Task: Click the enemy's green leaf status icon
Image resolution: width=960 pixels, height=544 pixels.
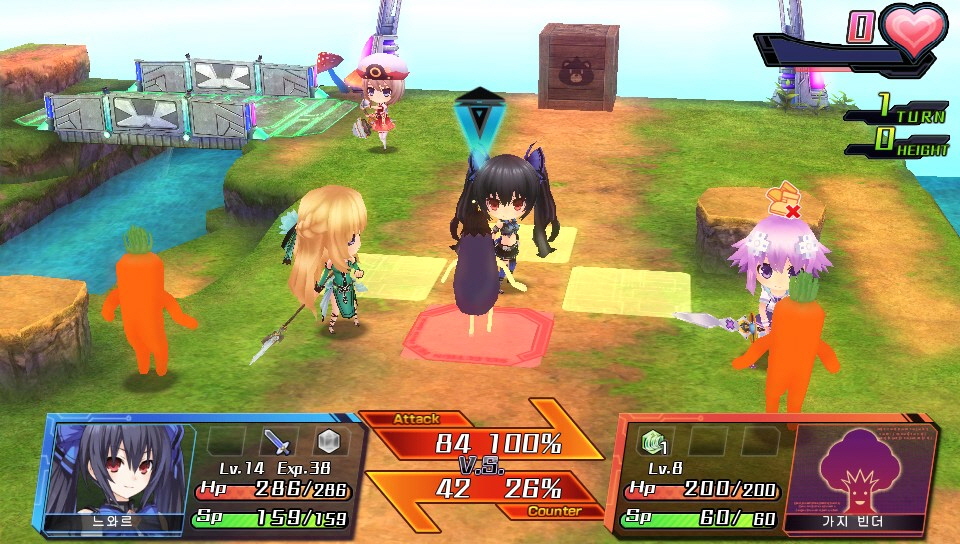Action: [x=653, y=441]
